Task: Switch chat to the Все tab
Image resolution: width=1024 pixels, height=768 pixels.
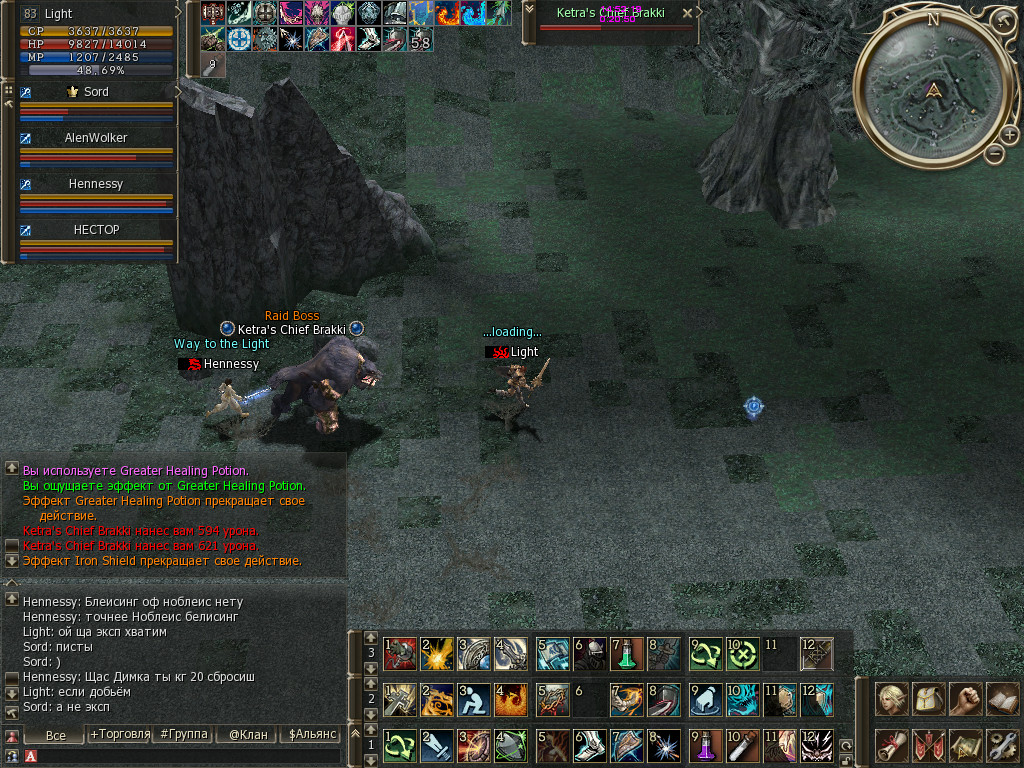Action: 56,735
